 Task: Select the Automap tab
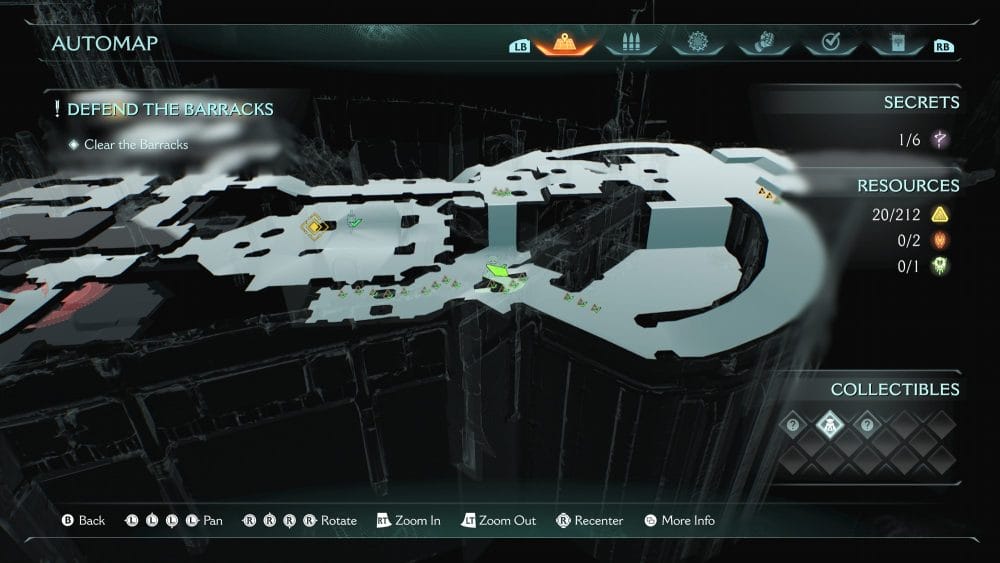pyautogui.click(x=564, y=44)
